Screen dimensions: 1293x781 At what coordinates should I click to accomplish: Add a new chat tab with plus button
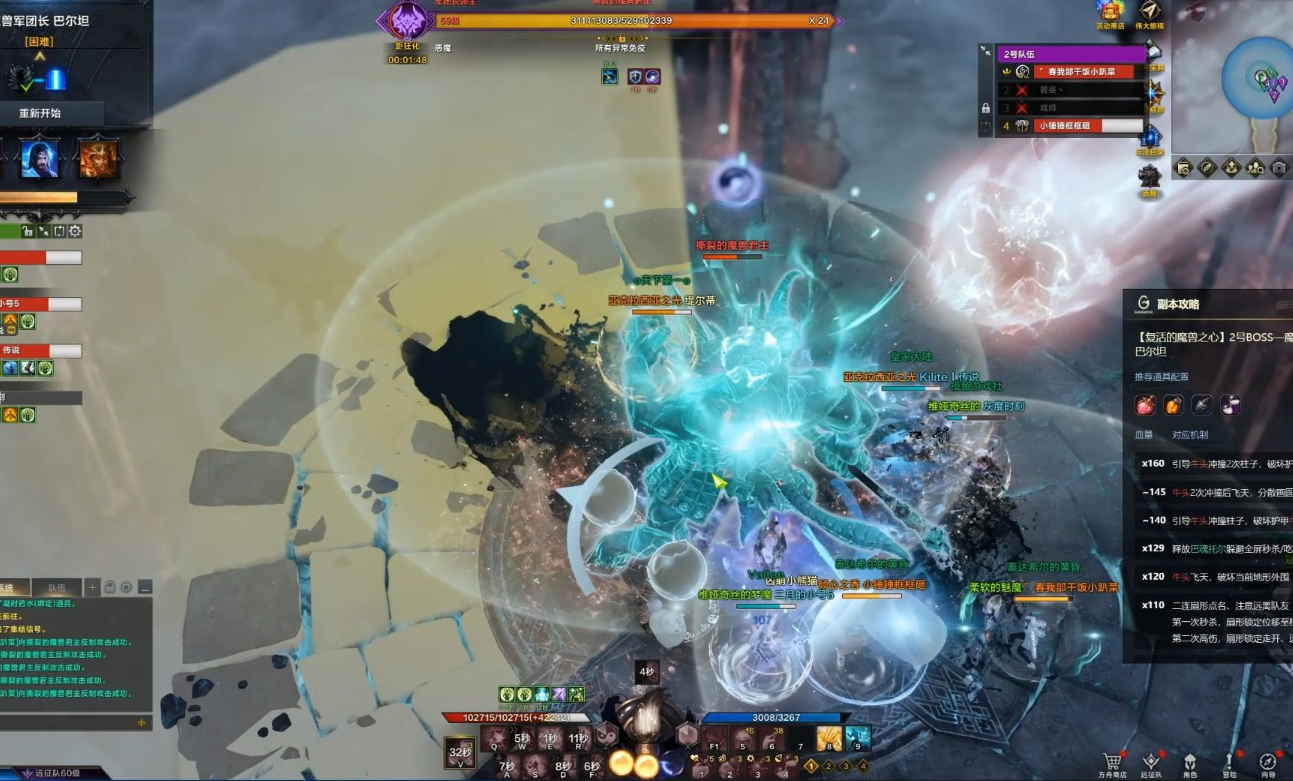point(92,587)
